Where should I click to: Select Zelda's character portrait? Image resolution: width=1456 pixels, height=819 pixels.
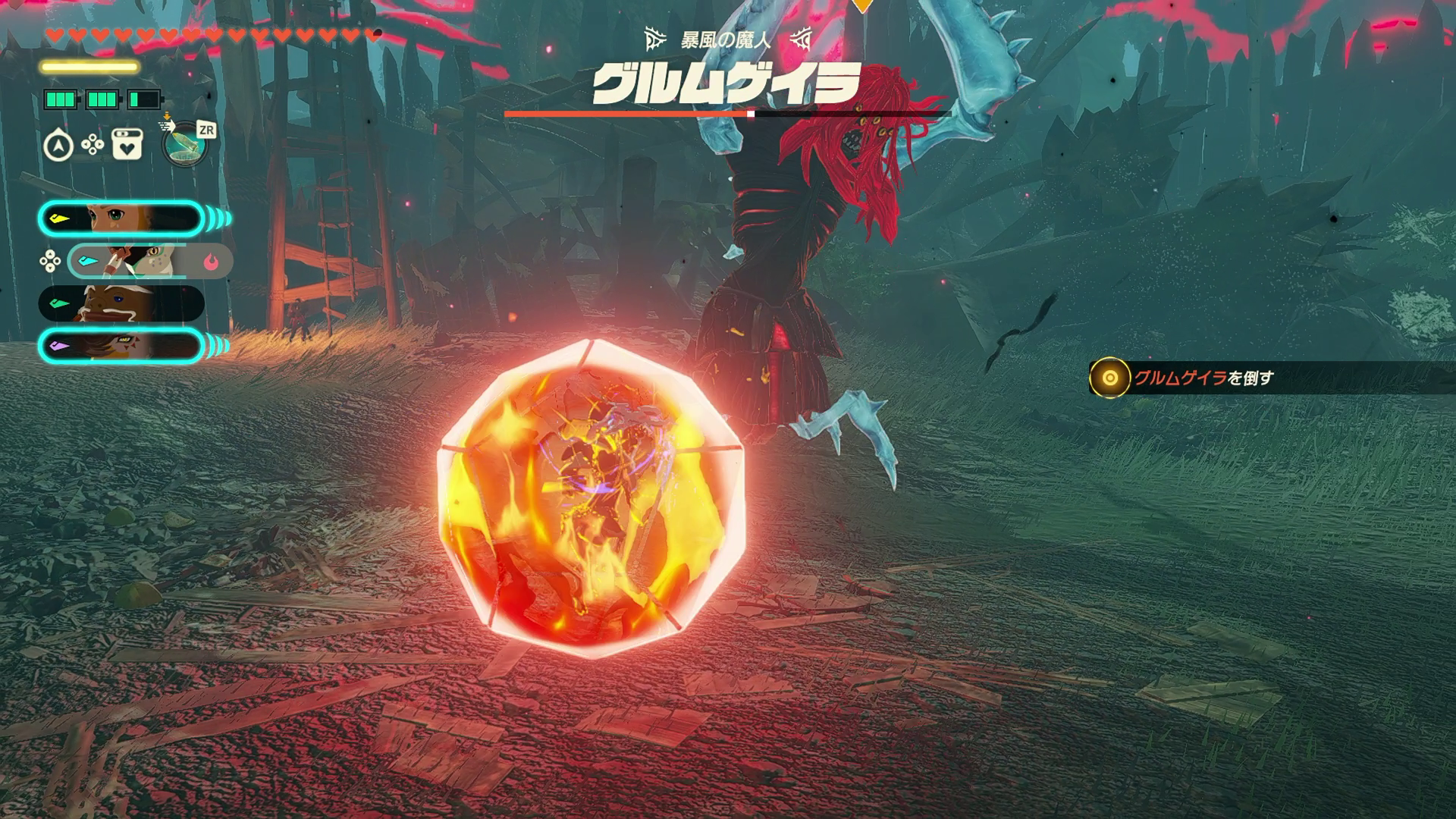pyautogui.click(x=121, y=219)
